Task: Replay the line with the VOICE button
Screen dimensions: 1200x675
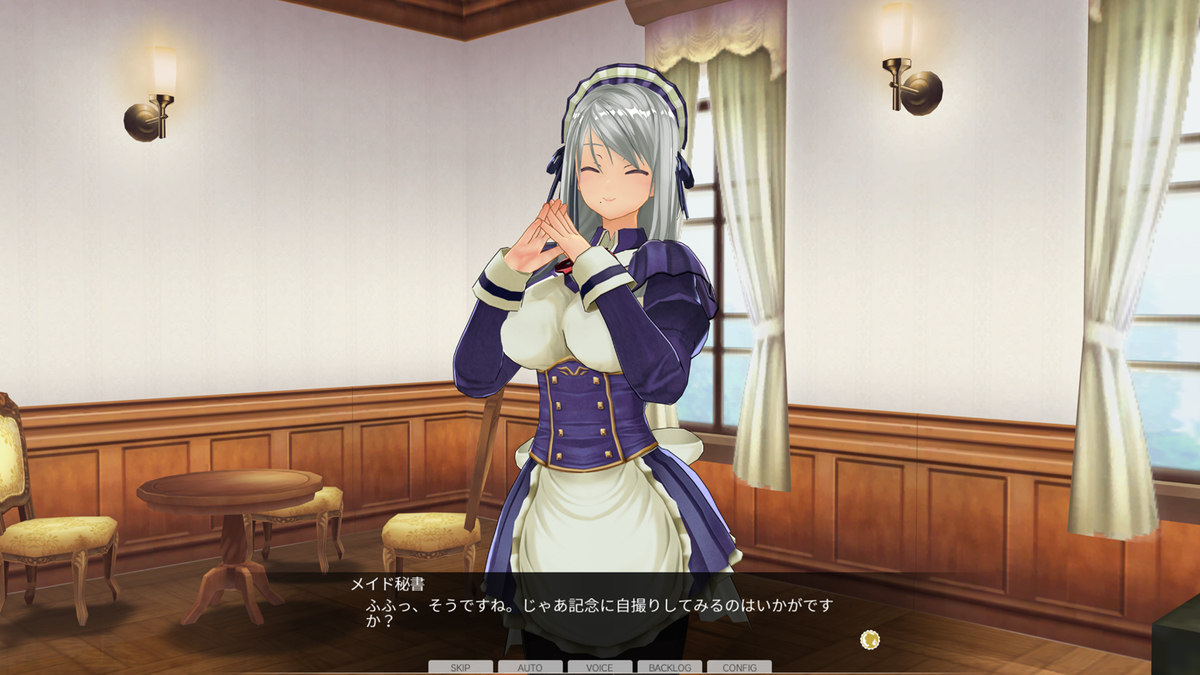Action: (x=600, y=667)
